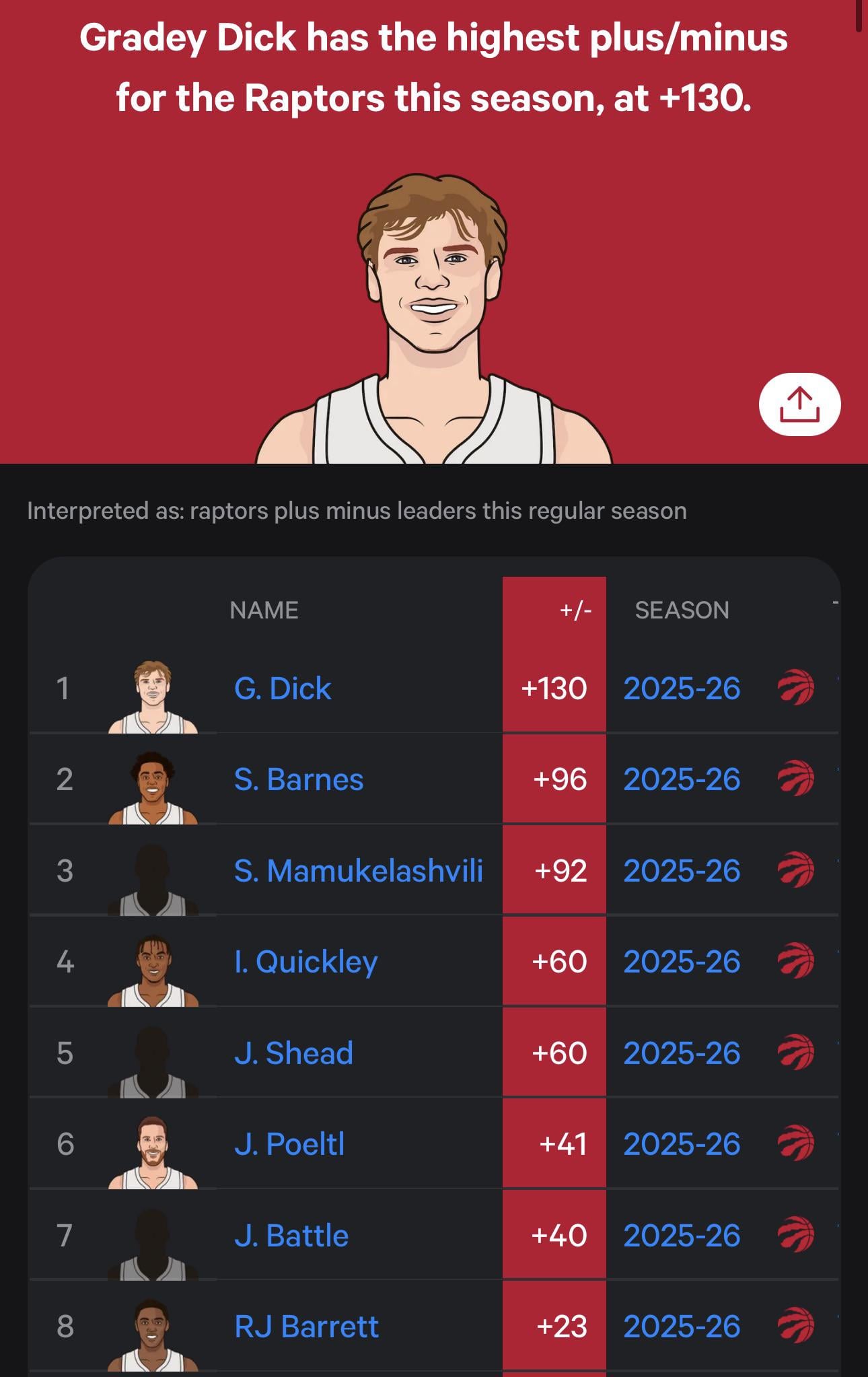The height and width of the screenshot is (1377, 868).
Task: Open RJ Barrett's player page
Action: [306, 1327]
